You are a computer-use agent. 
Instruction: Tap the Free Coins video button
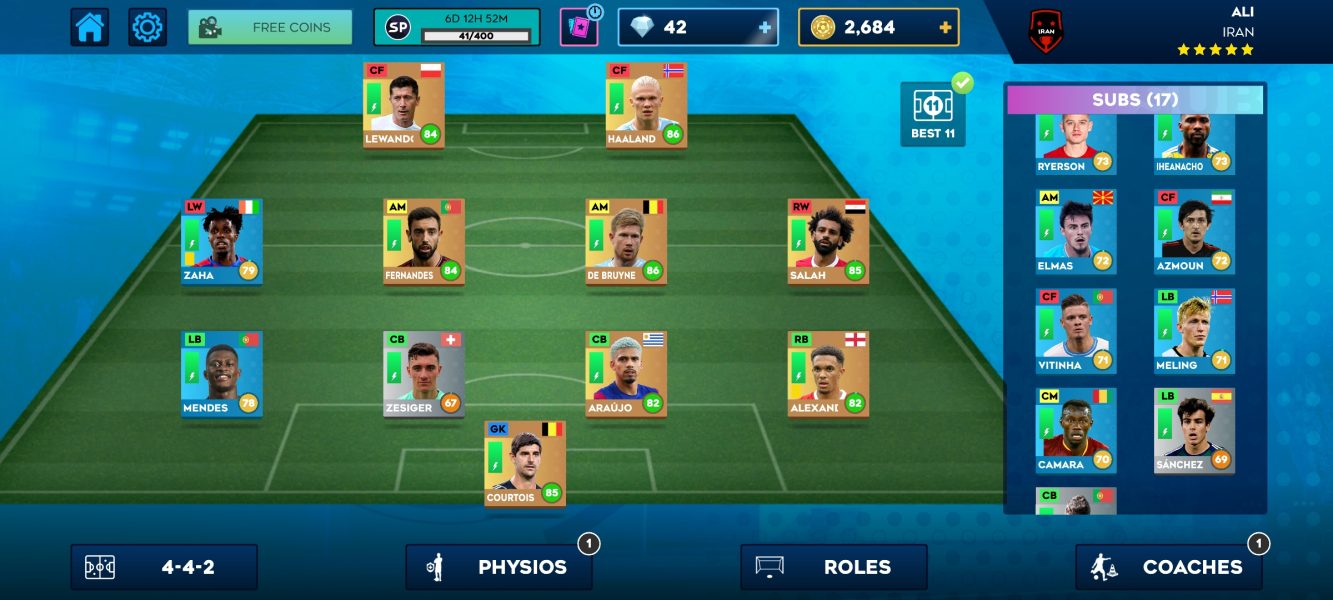tap(270, 27)
